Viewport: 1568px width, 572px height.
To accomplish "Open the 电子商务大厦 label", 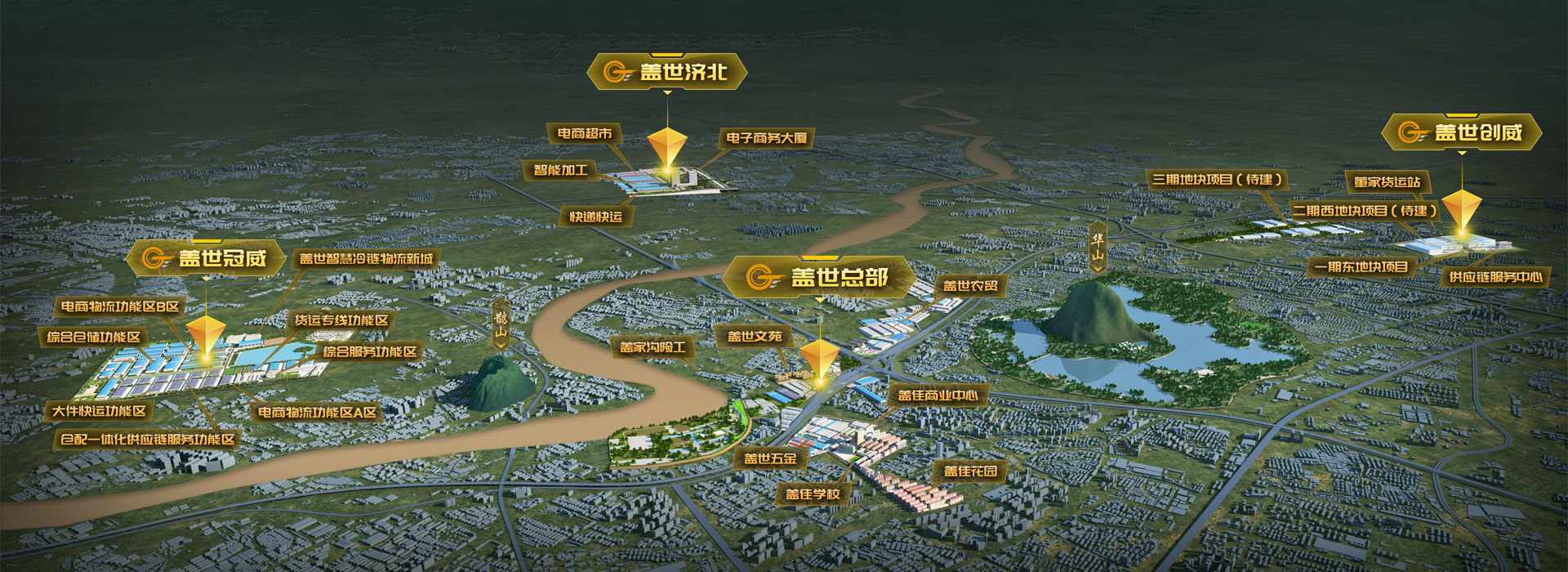I will click(766, 138).
